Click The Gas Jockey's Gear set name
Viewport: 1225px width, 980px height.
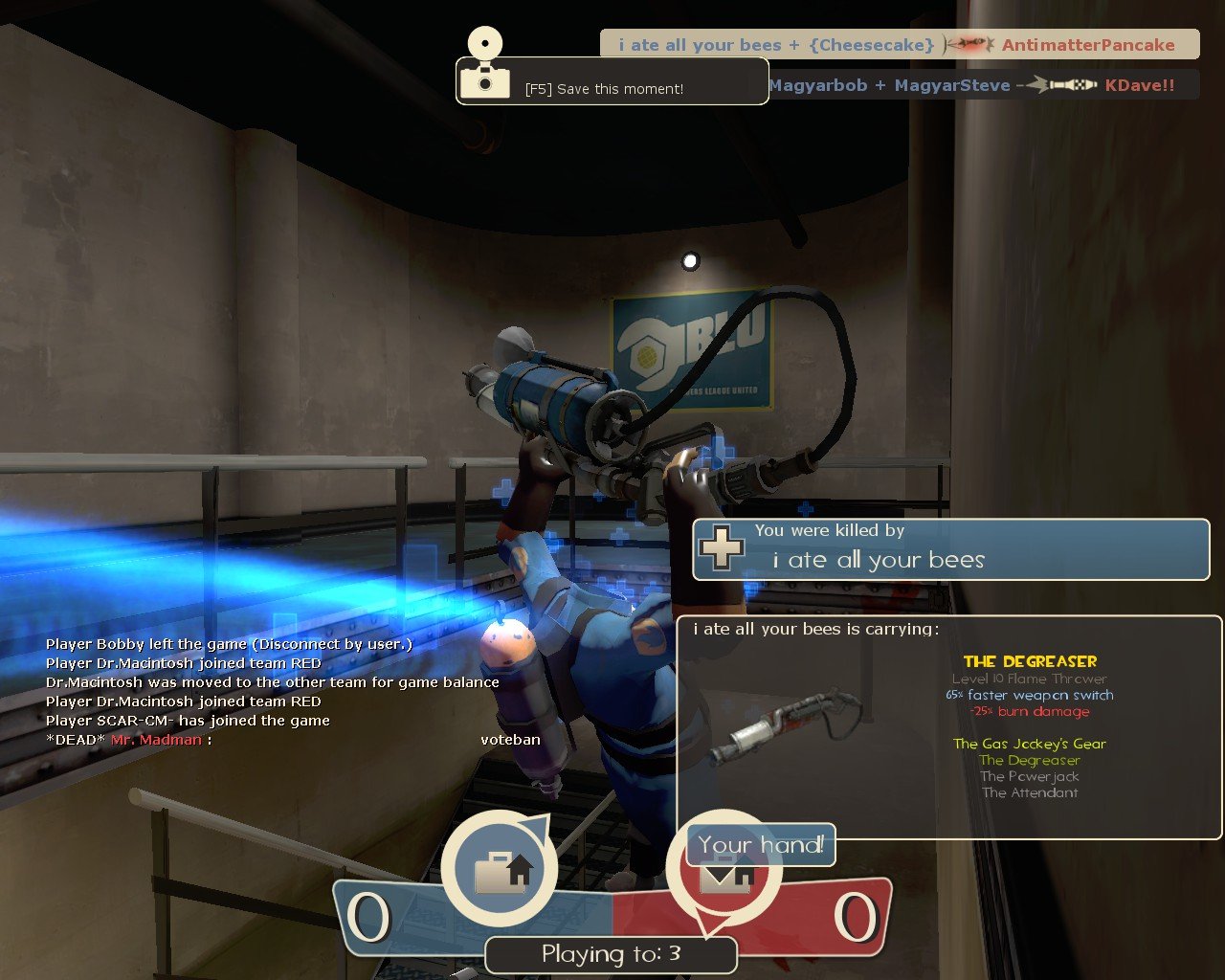[x=1029, y=744]
